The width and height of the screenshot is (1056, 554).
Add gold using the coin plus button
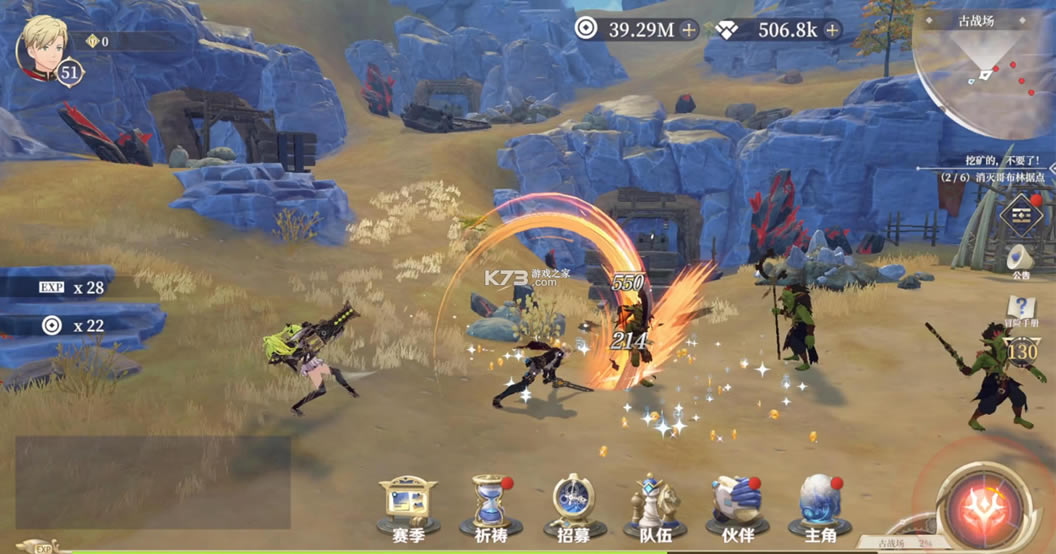coord(689,30)
